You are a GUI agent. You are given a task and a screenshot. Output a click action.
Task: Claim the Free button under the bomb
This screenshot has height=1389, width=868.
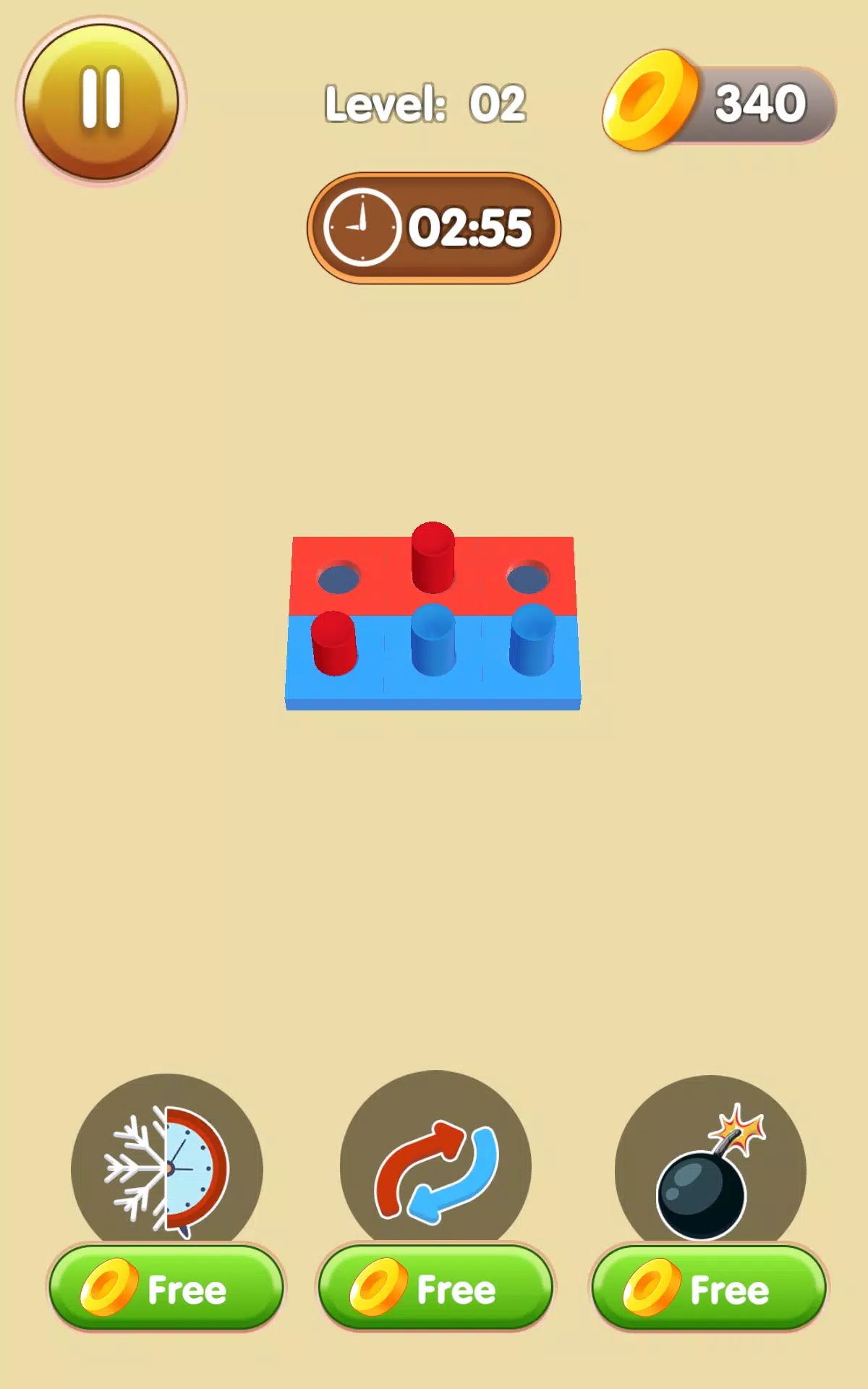coord(710,1289)
